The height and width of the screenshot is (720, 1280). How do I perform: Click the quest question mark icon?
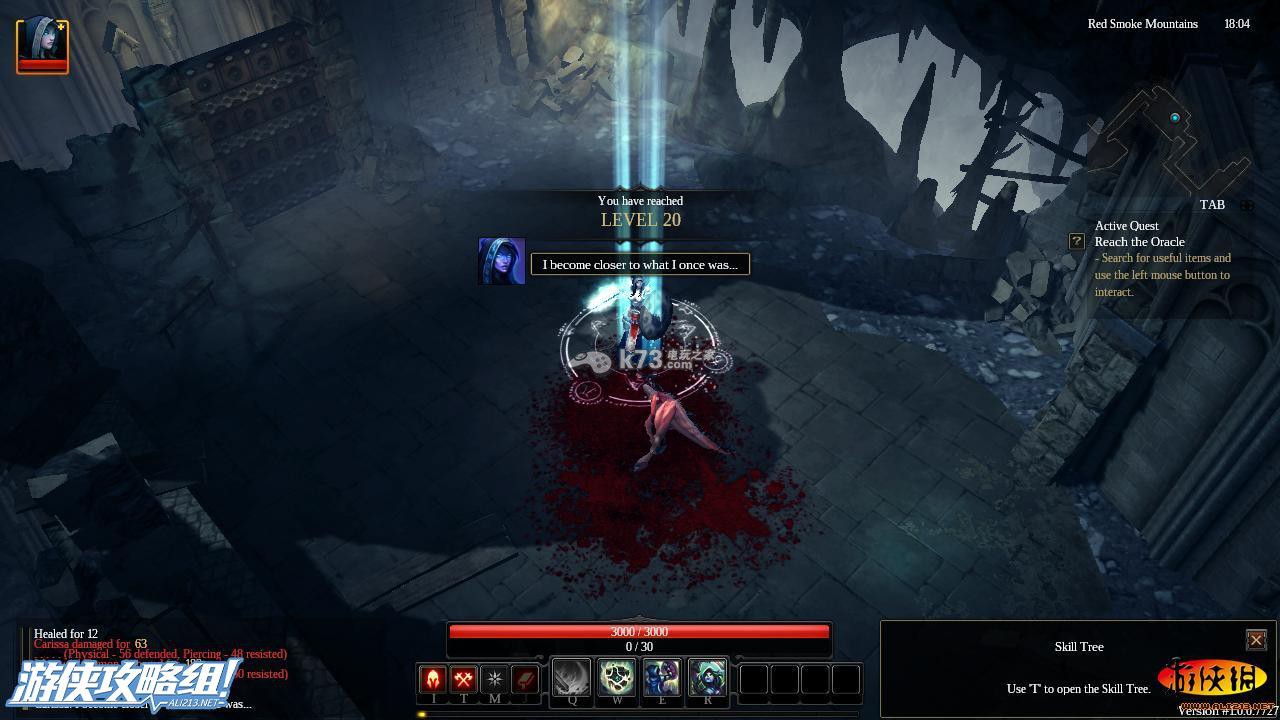pos(1077,241)
